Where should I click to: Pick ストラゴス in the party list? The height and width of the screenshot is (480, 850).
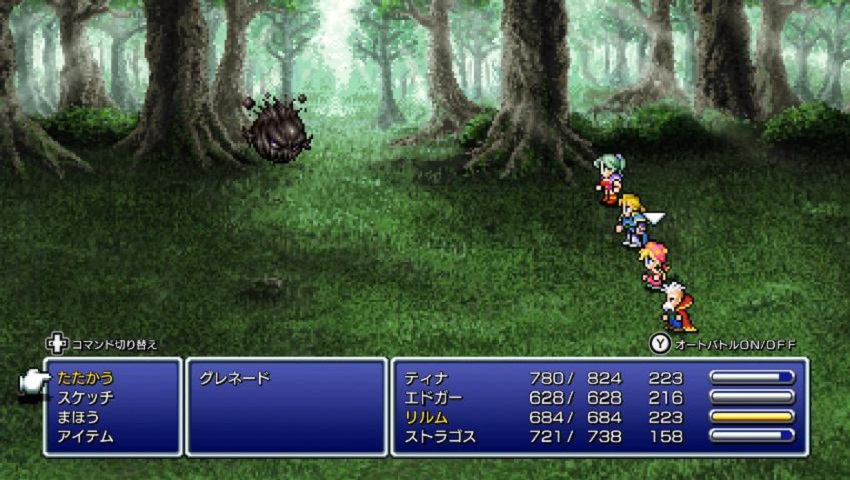pos(440,436)
